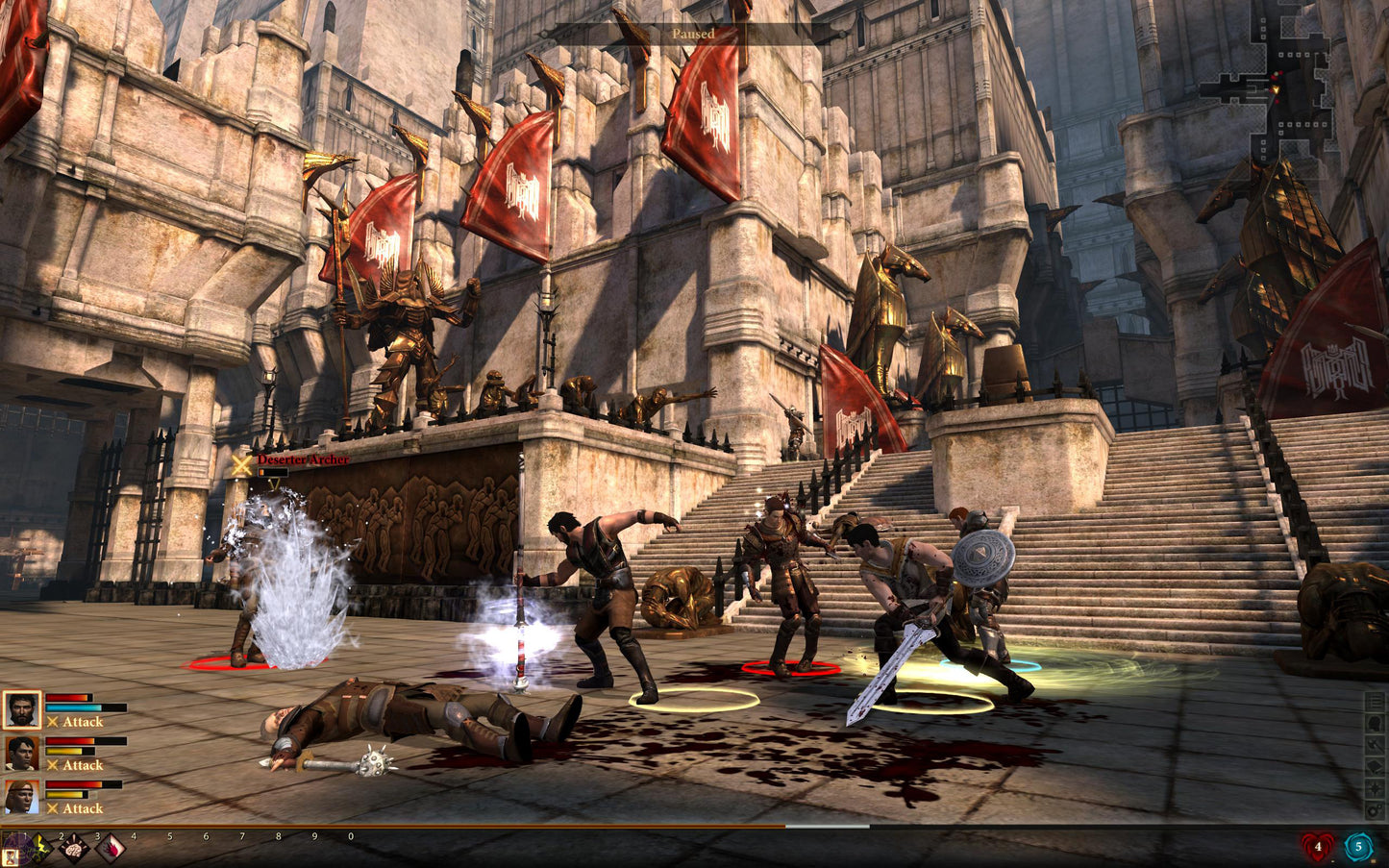1389x868 pixels.
Task: Open the character helmet icon in side menu
Action: [1375, 723]
